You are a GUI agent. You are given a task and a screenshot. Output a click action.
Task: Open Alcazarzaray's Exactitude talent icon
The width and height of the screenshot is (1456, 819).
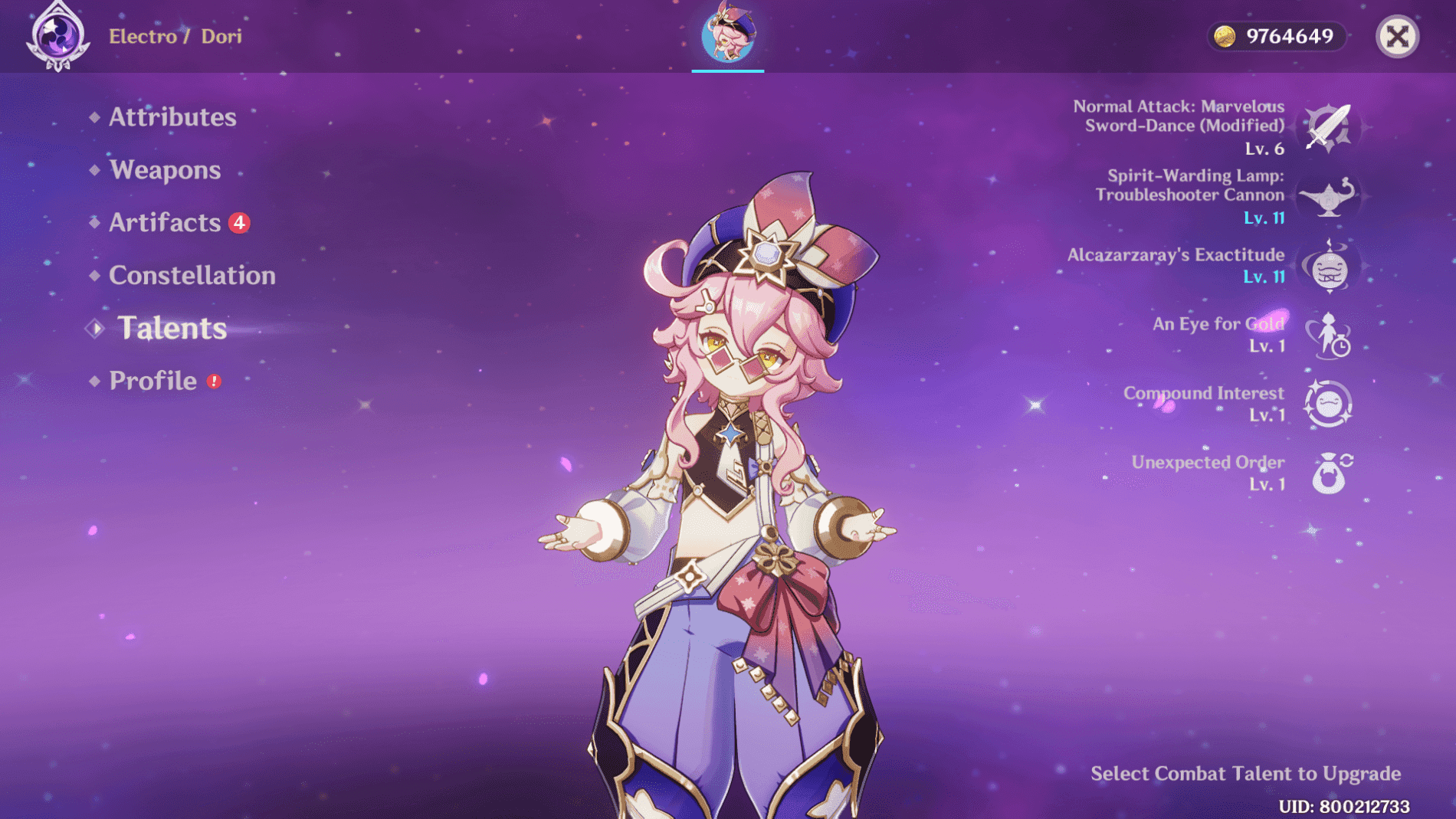pos(1329,267)
